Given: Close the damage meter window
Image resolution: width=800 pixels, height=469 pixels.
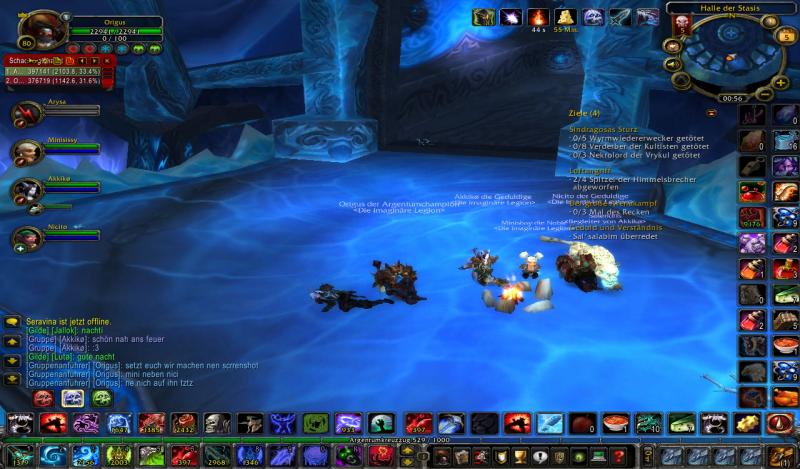Looking at the screenshot, I should [x=108, y=61].
